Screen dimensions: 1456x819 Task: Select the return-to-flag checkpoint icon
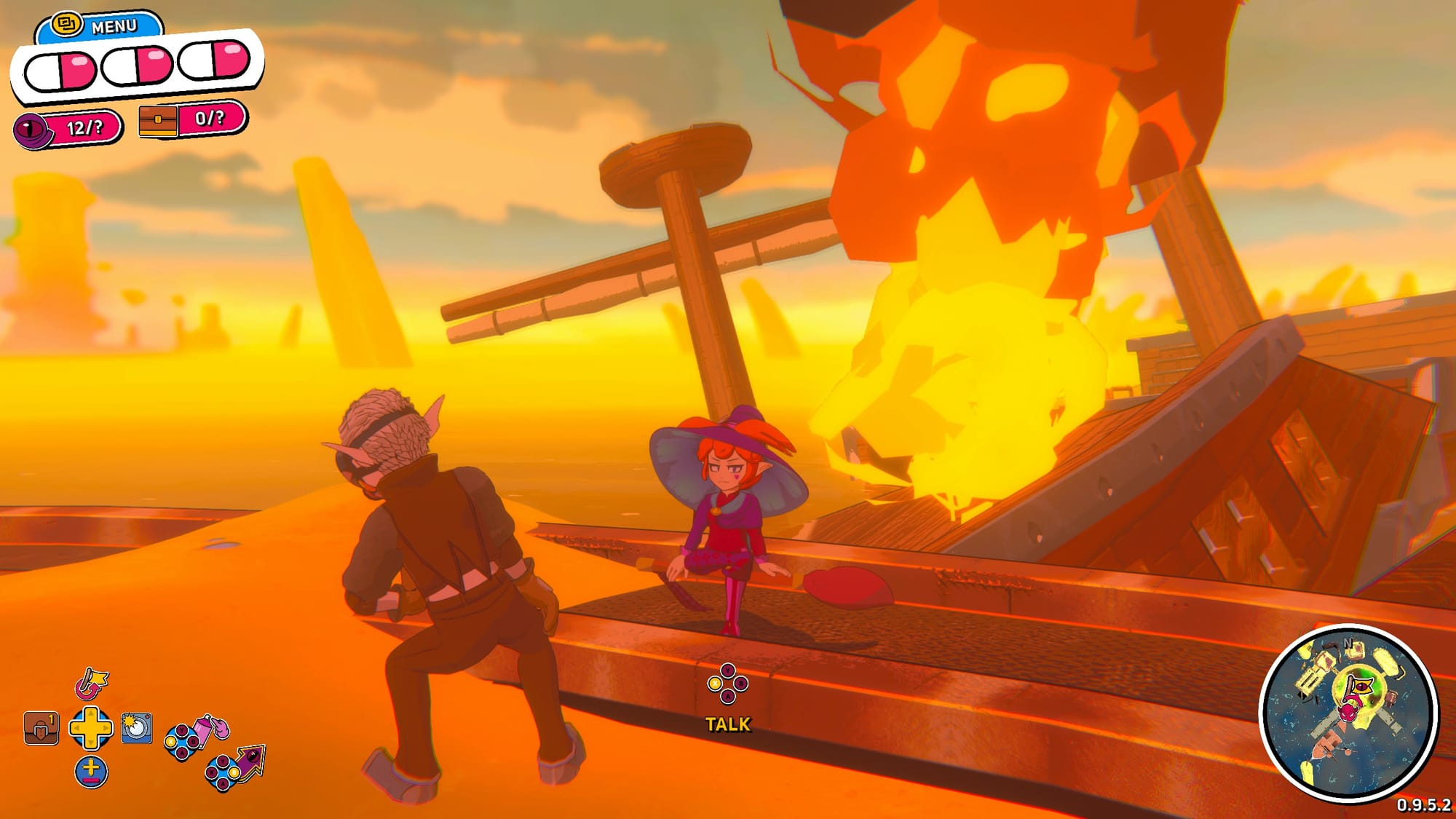coord(92,684)
